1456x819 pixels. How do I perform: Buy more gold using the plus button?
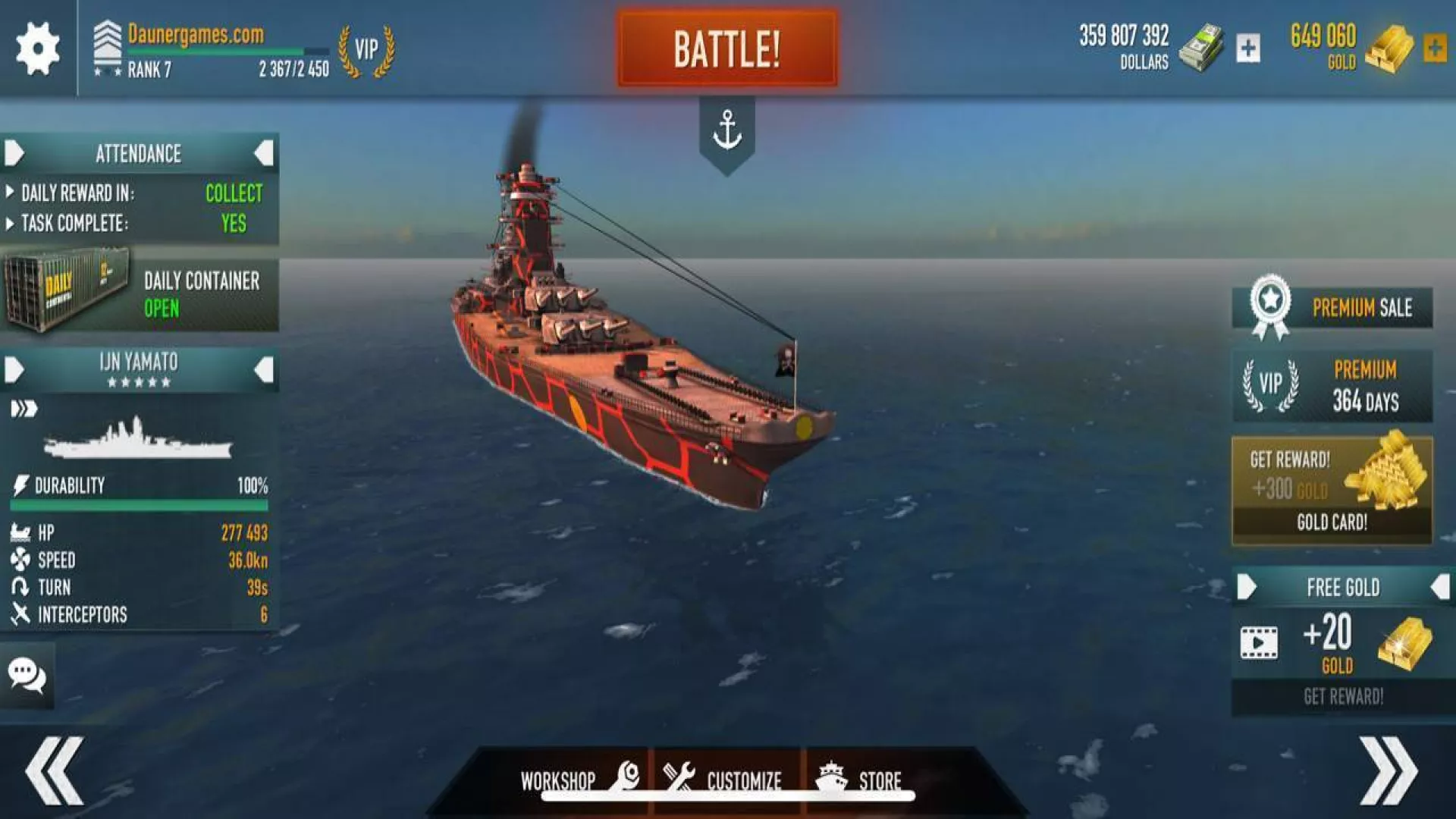(x=1434, y=49)
